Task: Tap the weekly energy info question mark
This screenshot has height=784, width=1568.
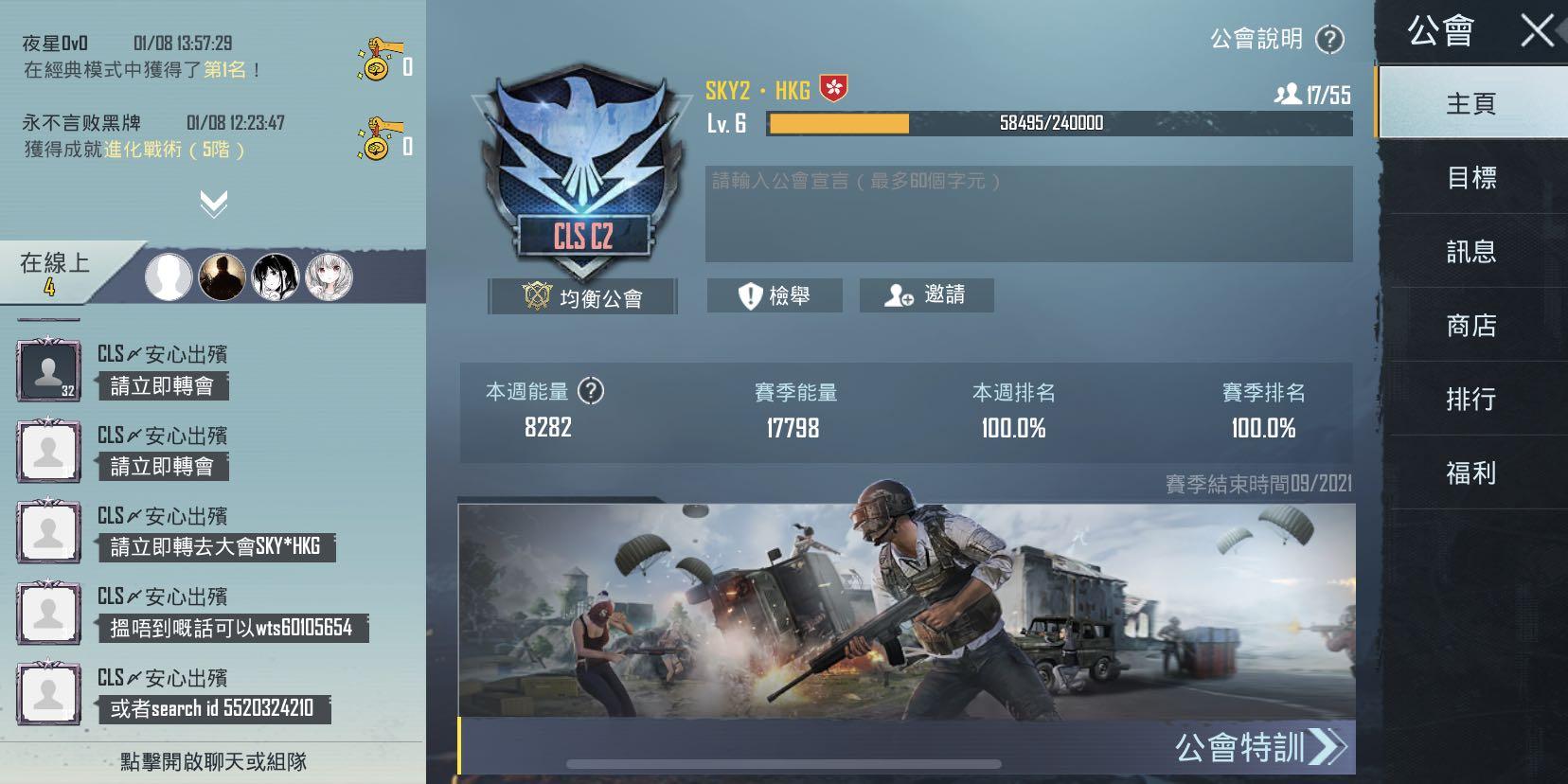Action: [592, 392]
